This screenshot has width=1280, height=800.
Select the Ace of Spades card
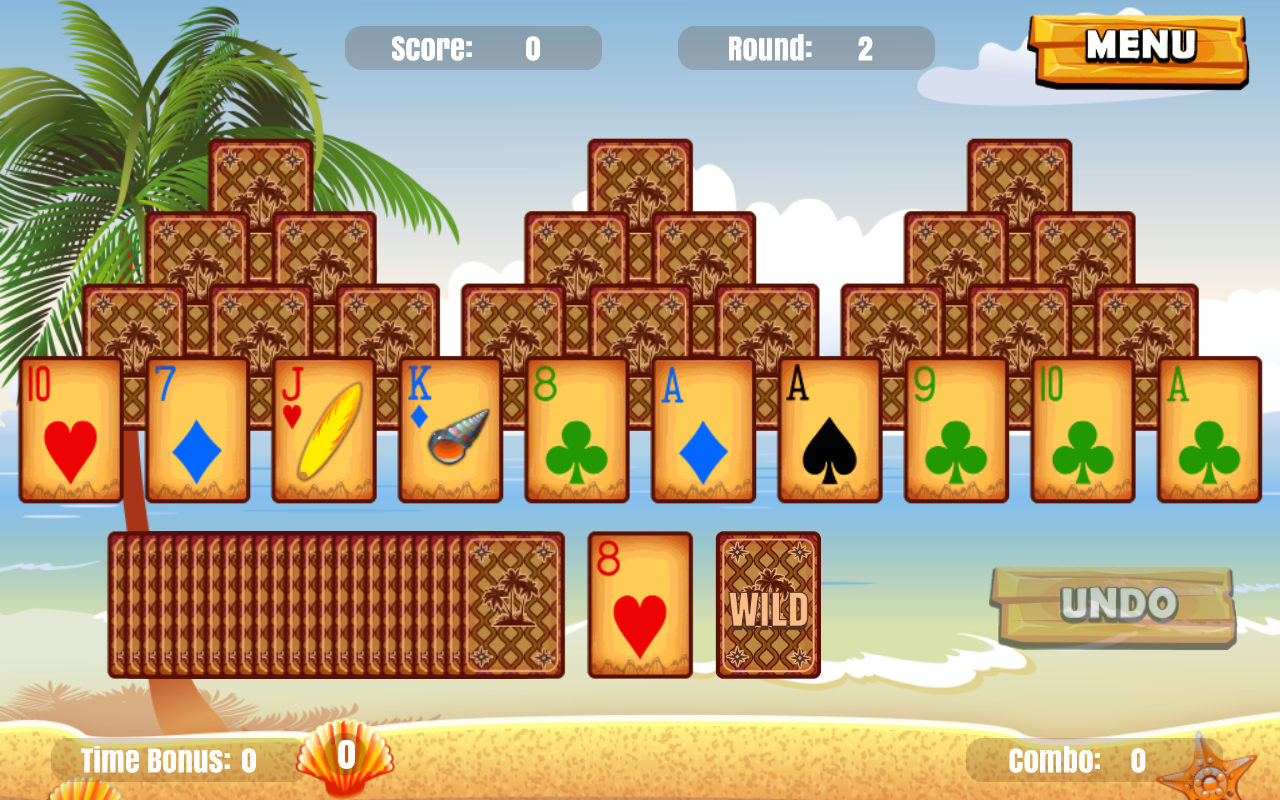point(828,430)
